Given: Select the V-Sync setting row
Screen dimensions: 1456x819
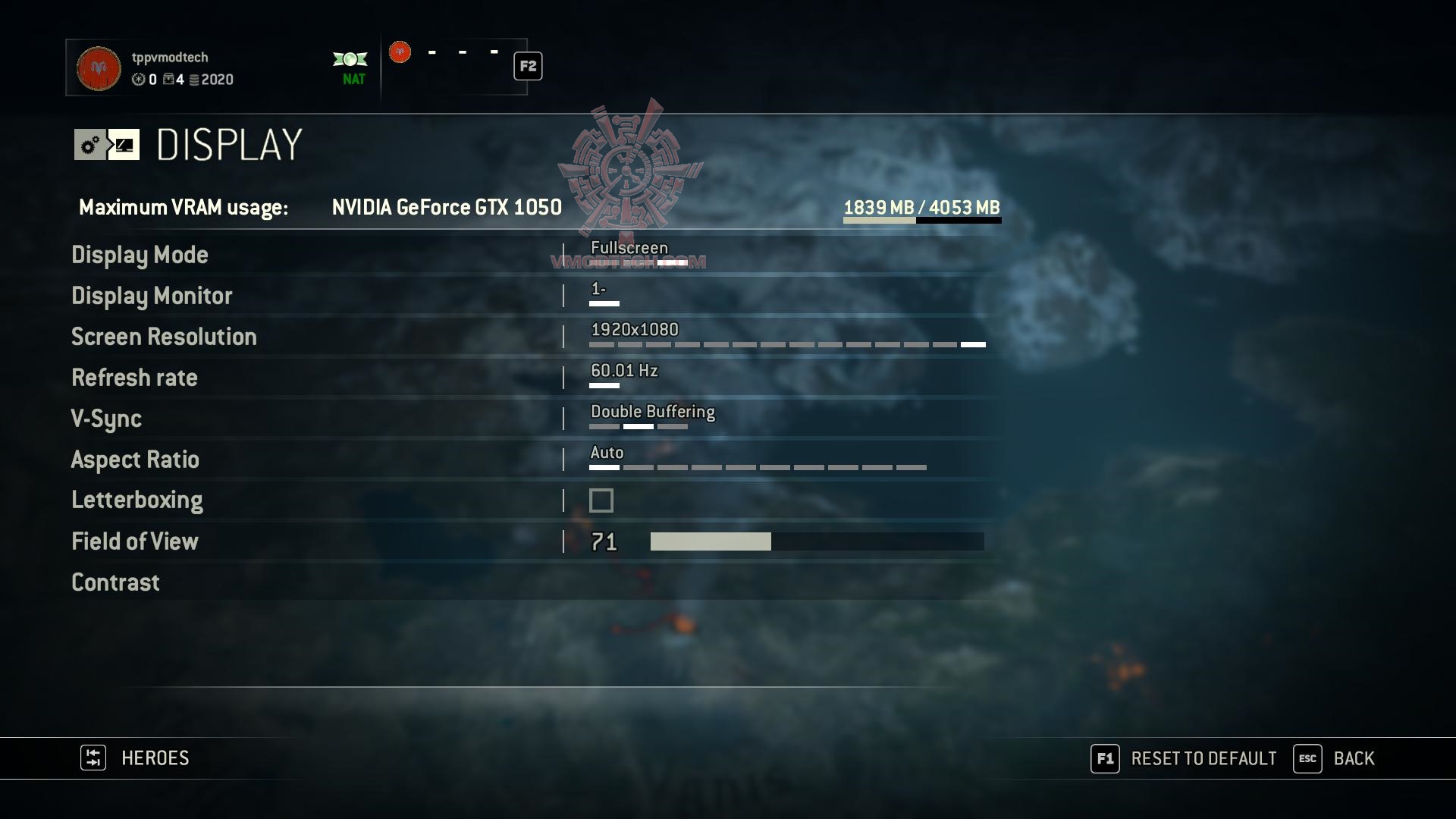Looking at the screenshot, I should tap(106, 419).
